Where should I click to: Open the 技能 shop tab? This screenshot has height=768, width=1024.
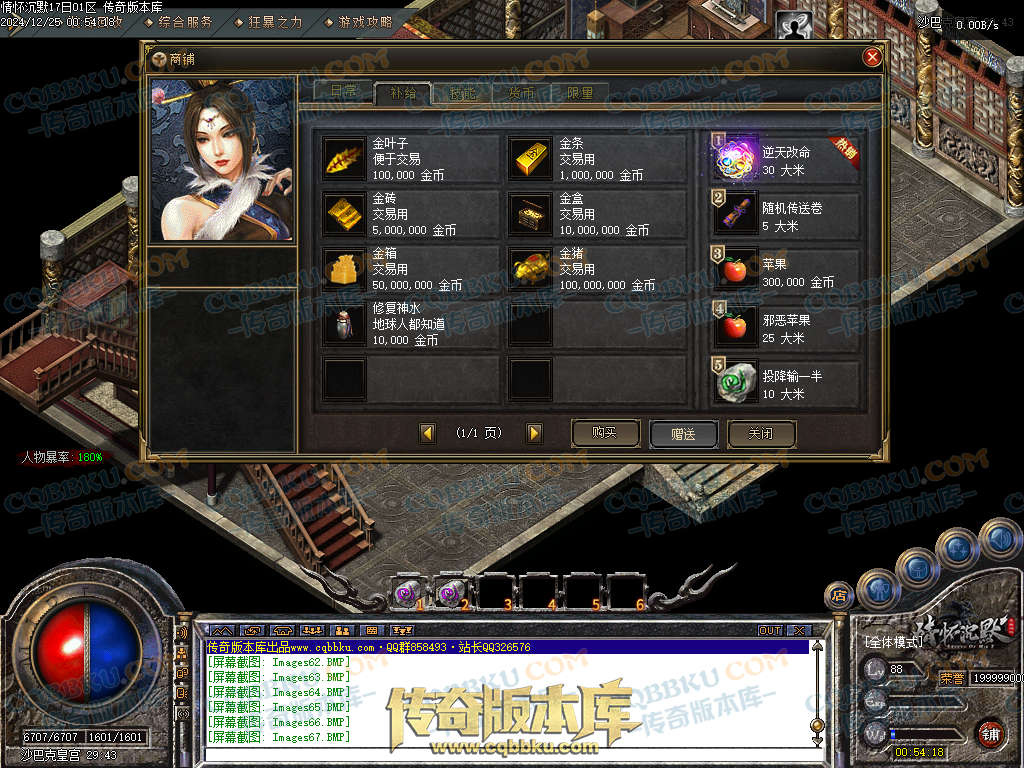(462, 93)
